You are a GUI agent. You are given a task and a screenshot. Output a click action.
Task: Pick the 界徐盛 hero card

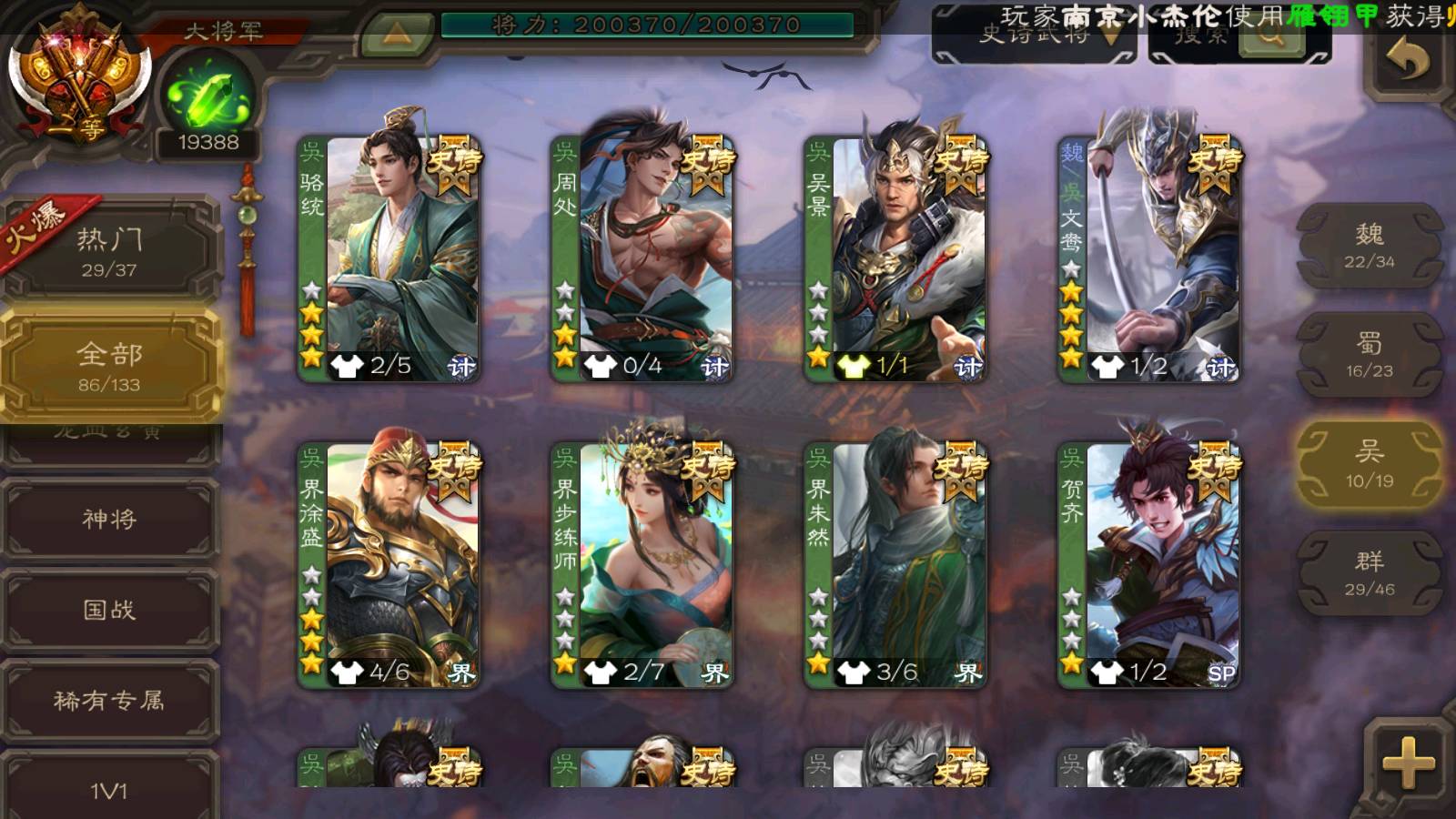[389, 564]
